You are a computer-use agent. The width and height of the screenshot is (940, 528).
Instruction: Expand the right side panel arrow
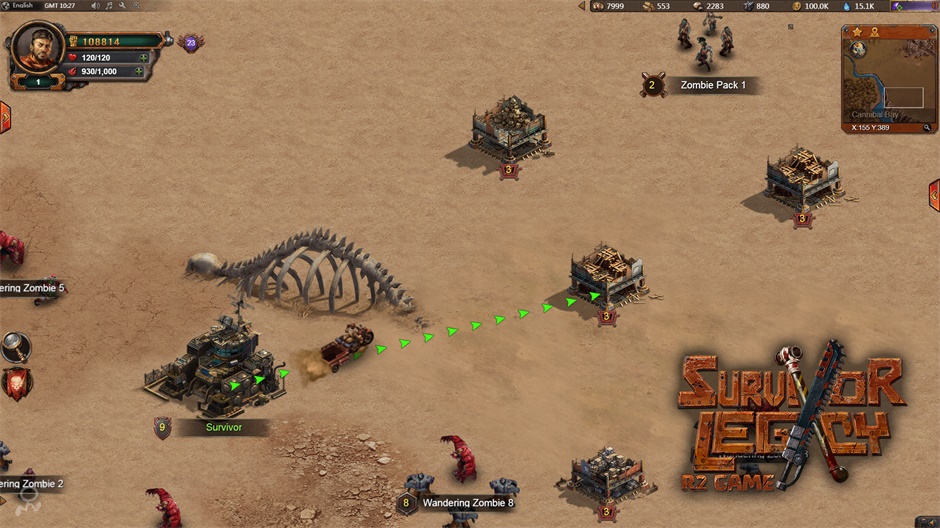pyautogui.click(x=934, y=195)
